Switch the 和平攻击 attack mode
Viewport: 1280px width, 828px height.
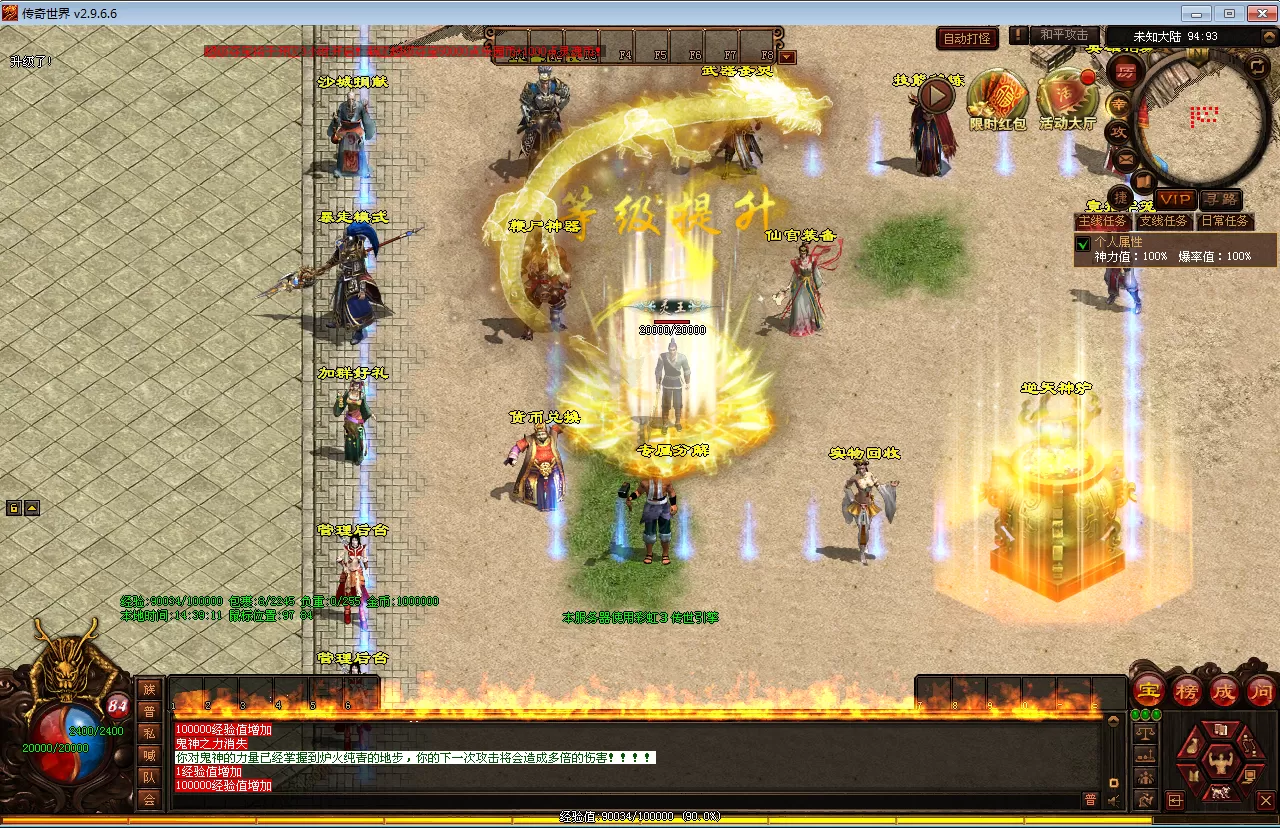1063,35
